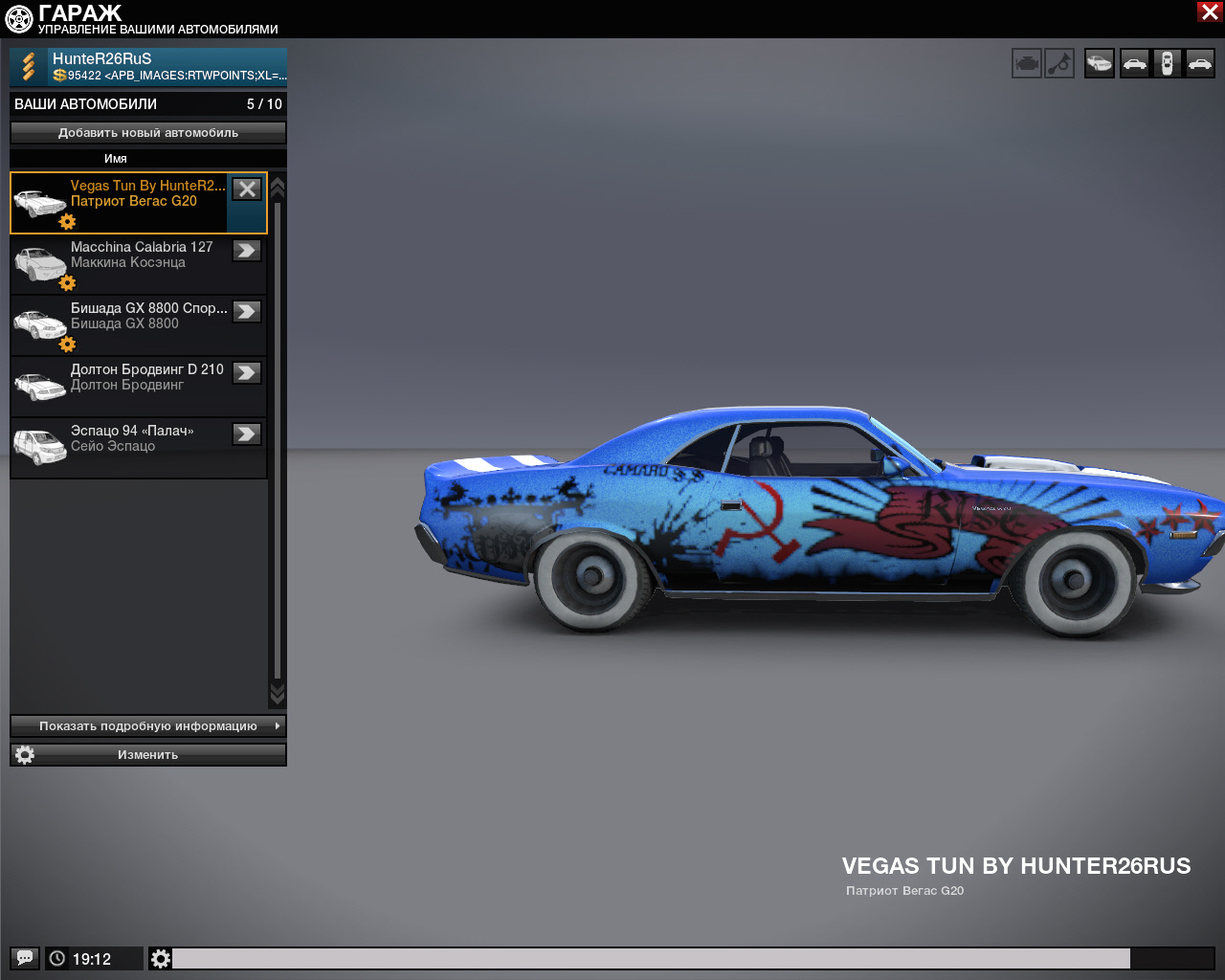Click the arrow button beside Macchina Calabria 127
Image resolution: width=1225 pixels, height=980 pixels.
tap(247, 251)
